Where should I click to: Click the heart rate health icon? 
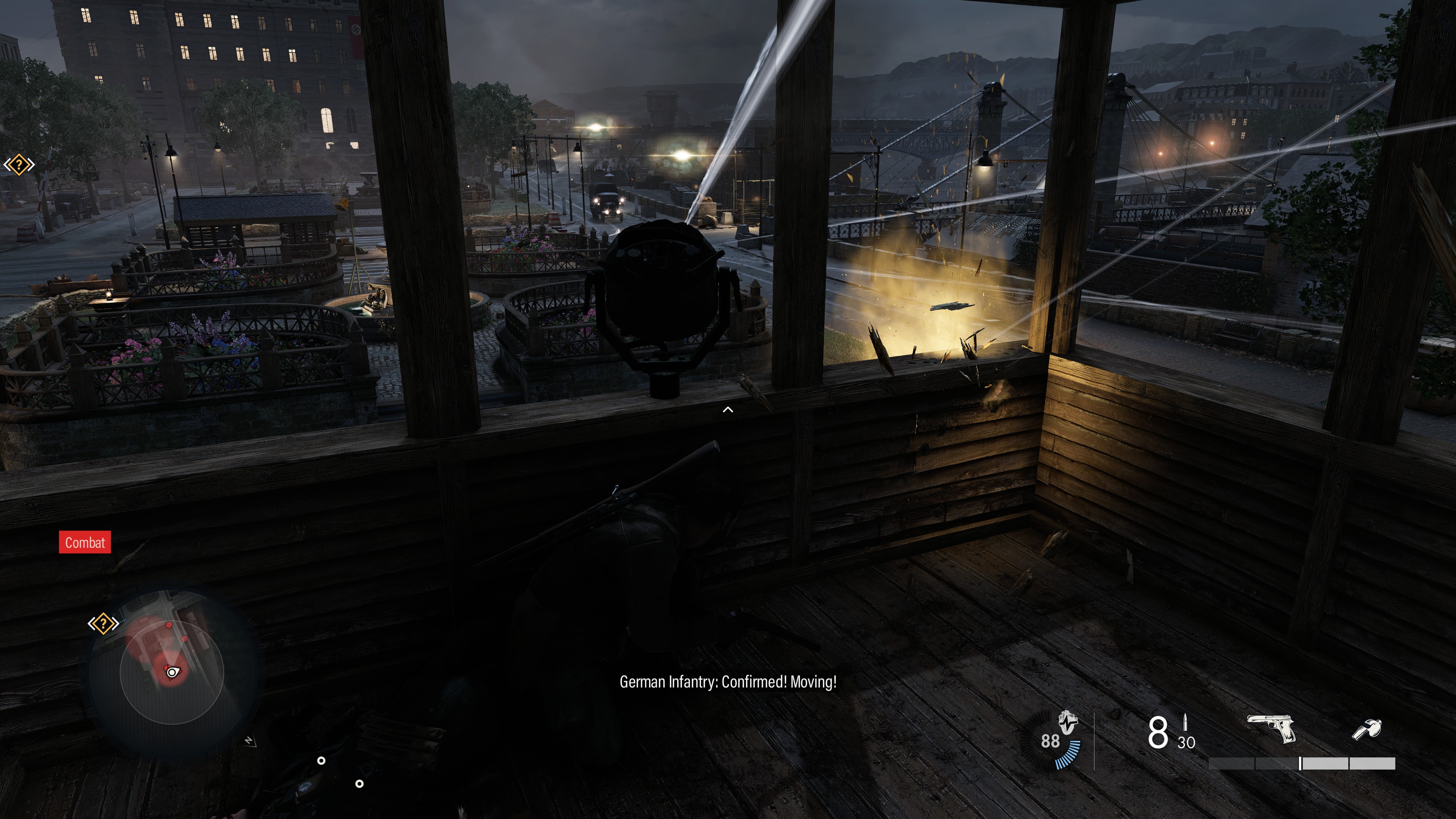[1068, 723]
